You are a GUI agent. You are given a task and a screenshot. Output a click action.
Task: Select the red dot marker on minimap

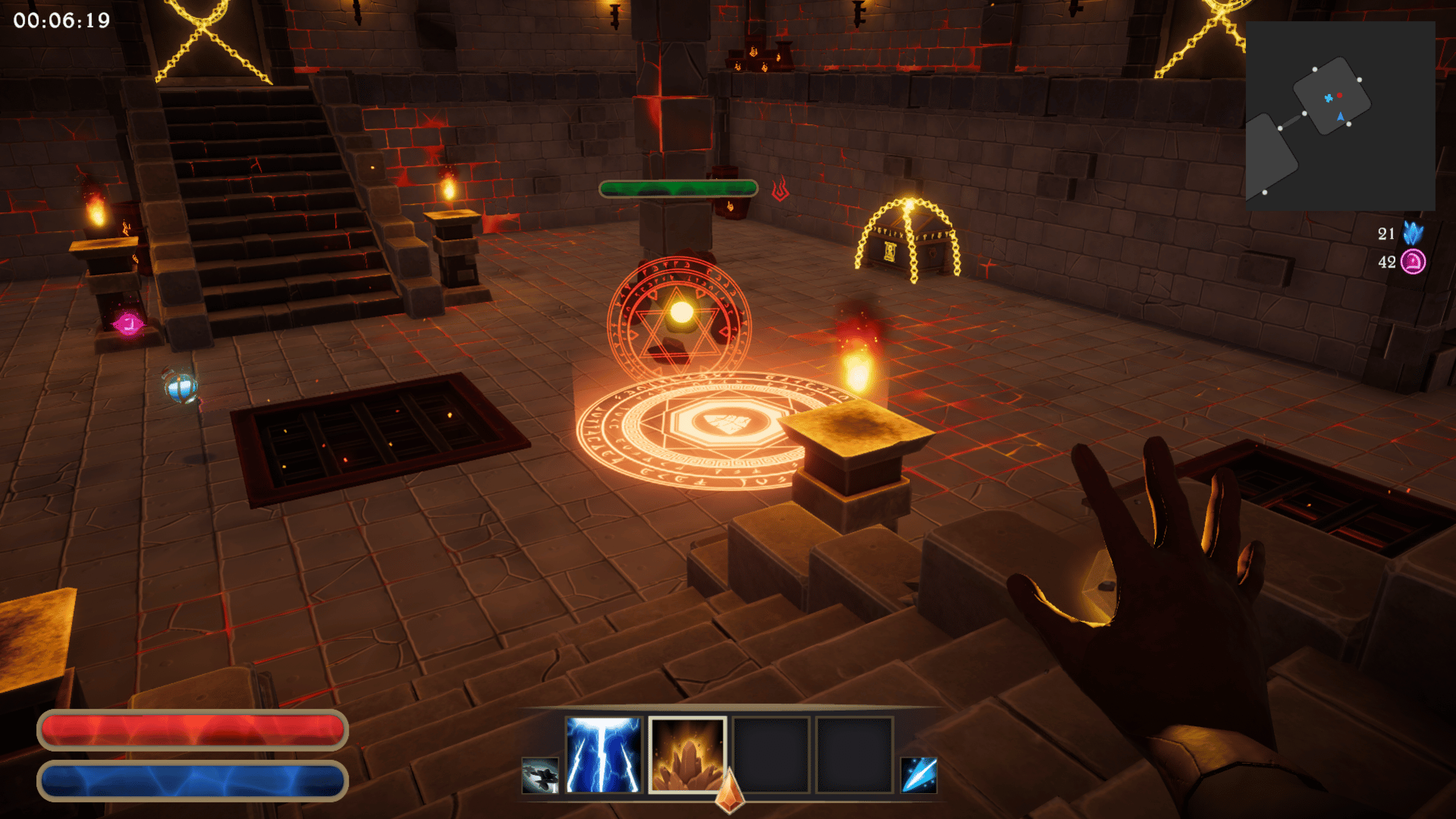1340,95
